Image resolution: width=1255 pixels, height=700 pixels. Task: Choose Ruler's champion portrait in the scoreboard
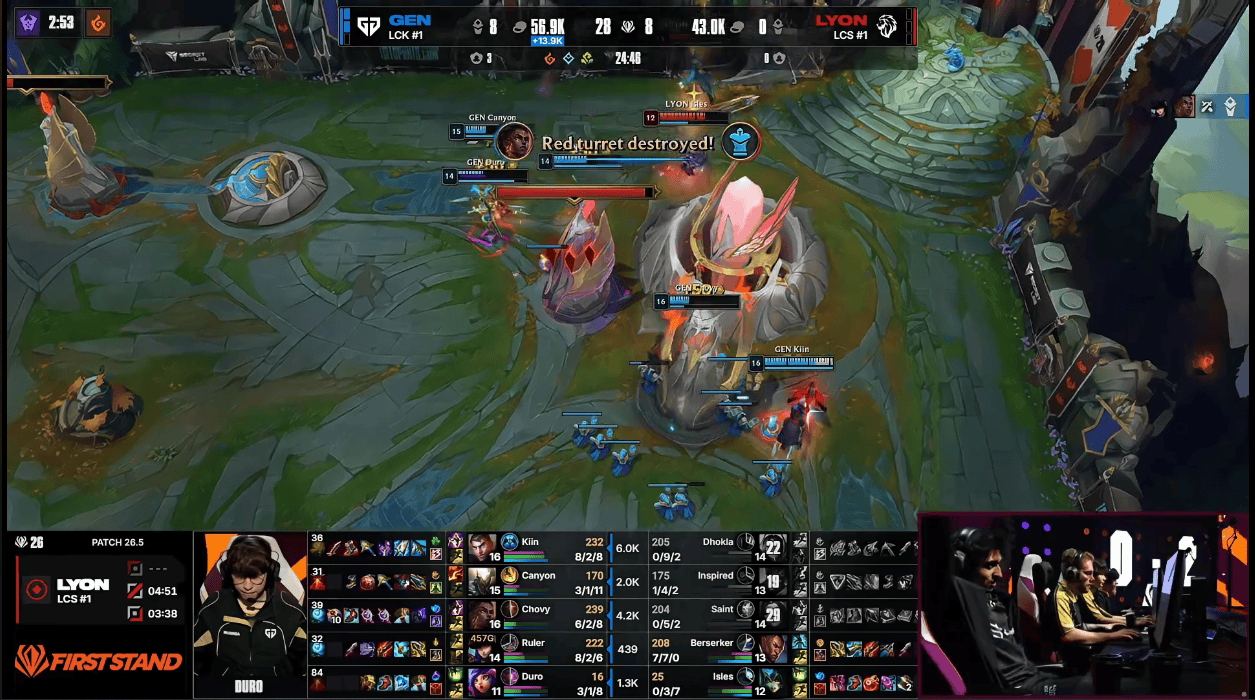click(x=482, y=649)
